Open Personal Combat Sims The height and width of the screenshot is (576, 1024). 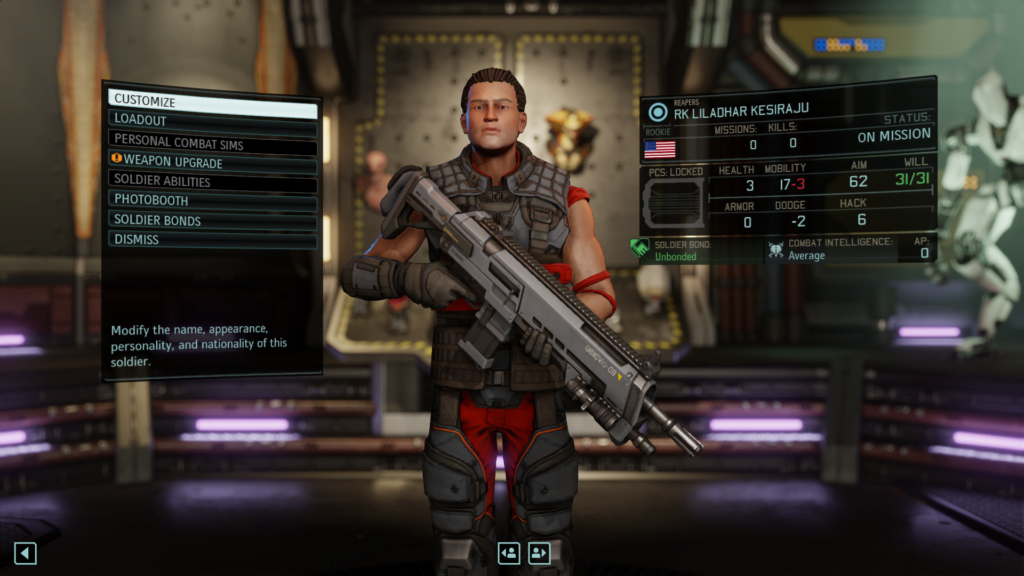click(x=212, y=142)
